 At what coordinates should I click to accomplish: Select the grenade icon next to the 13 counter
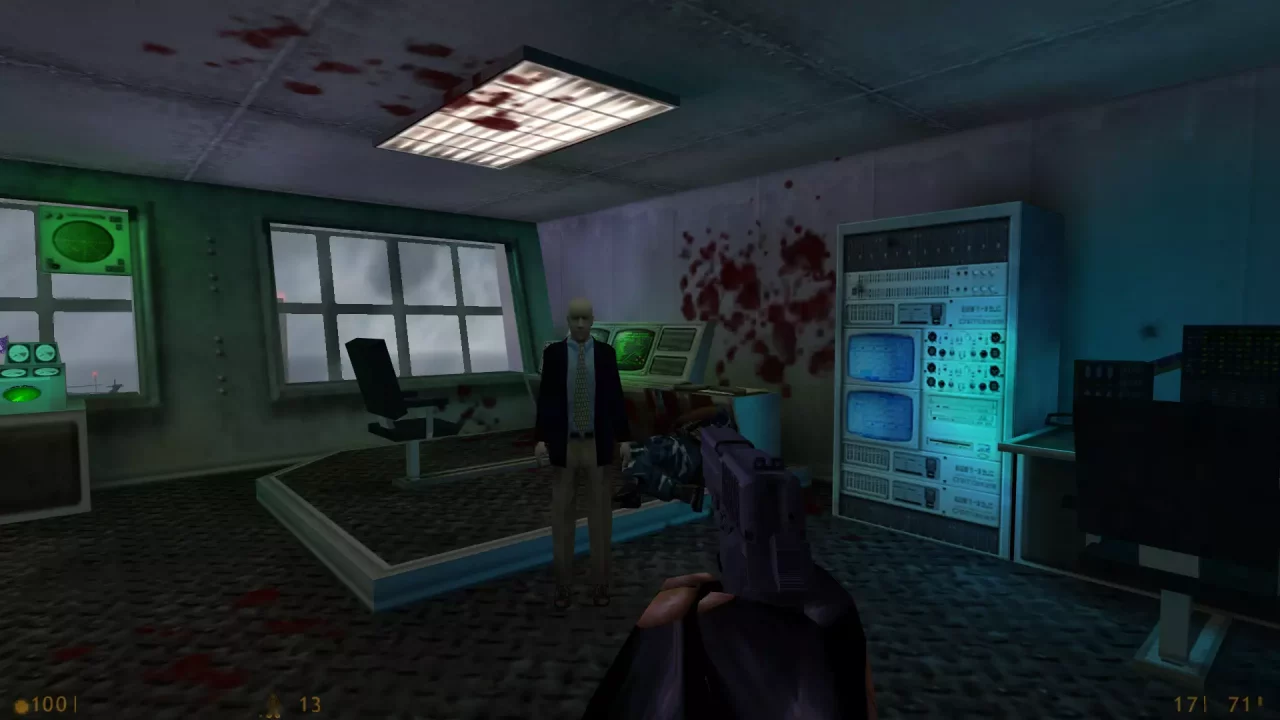pyautogui.click(x=271, y=705)
